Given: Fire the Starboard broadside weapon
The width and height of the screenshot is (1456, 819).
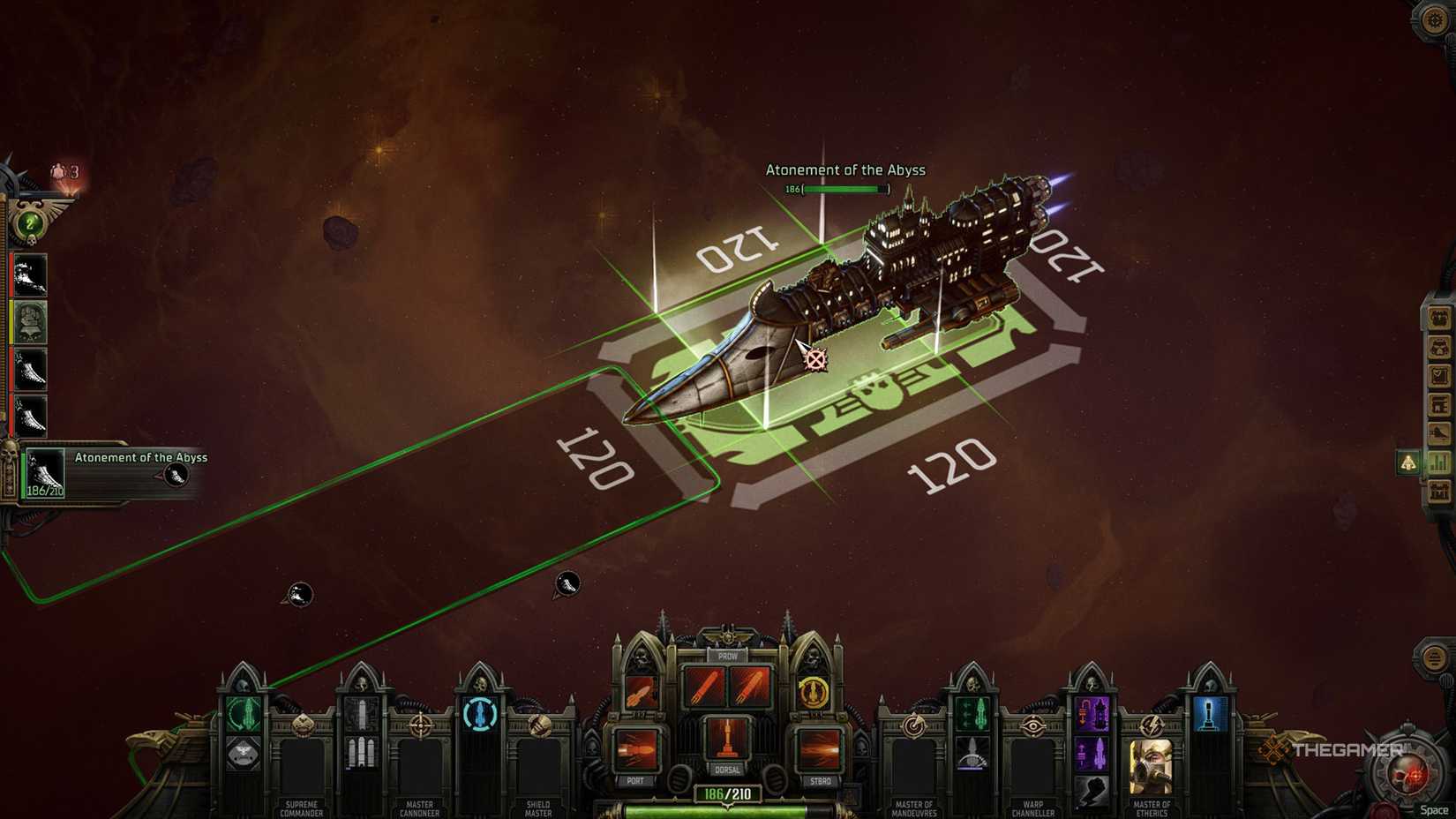Looking at the screenshot, I should [x=819, y=750].
